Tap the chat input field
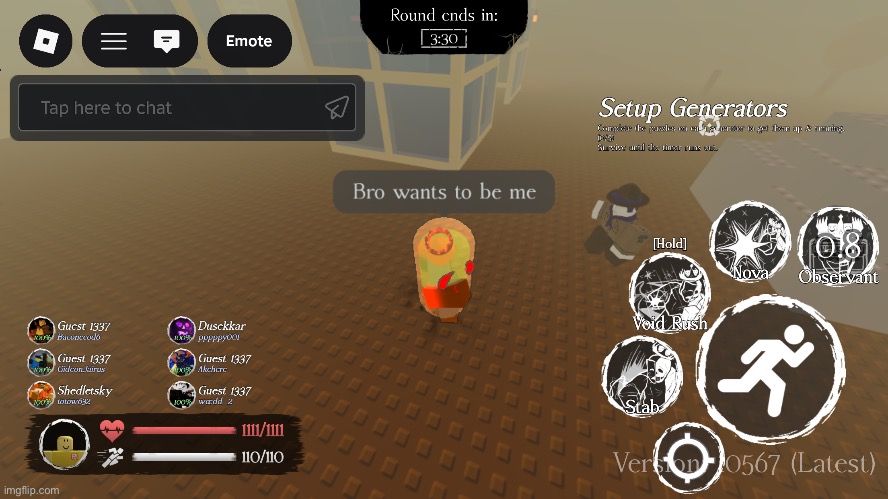This screenshot has height=499, width=888. [170, 108]
